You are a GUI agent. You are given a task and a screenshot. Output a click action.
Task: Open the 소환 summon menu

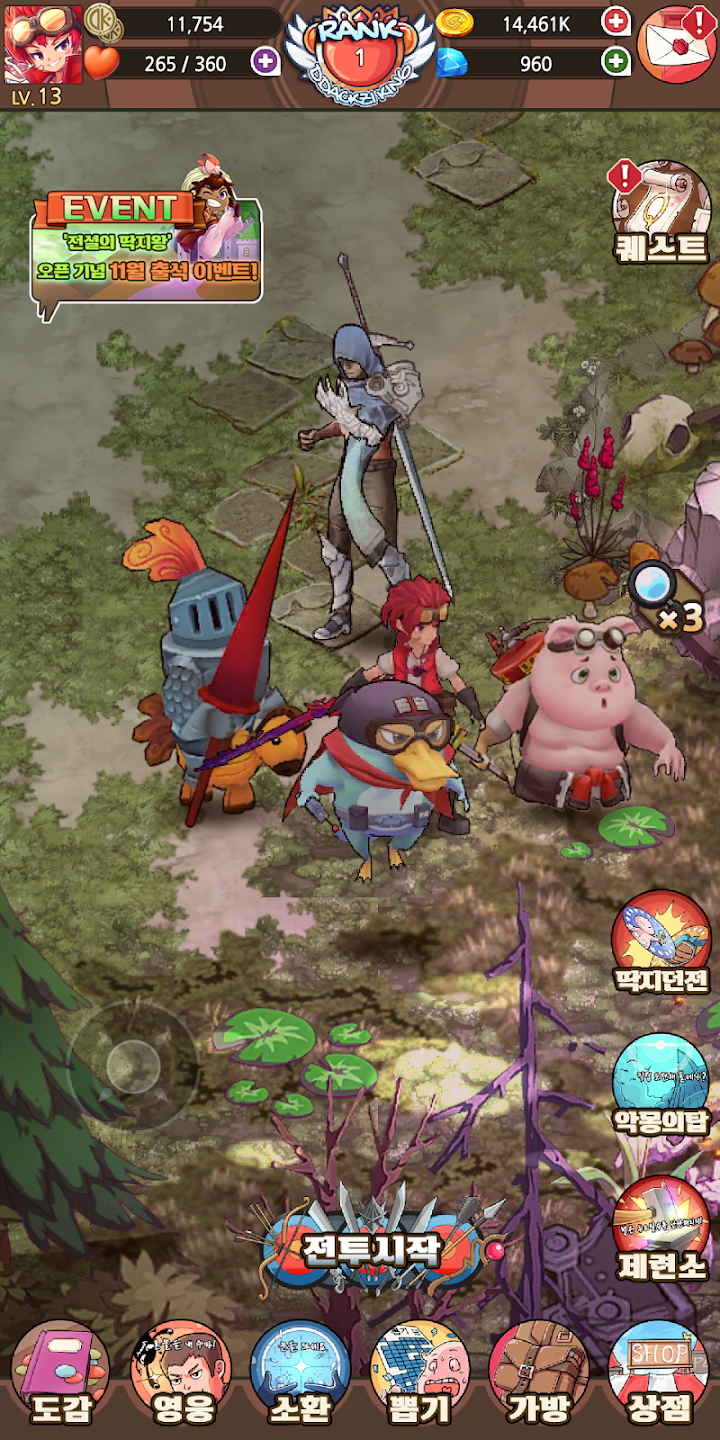[x=300, y=1373]
